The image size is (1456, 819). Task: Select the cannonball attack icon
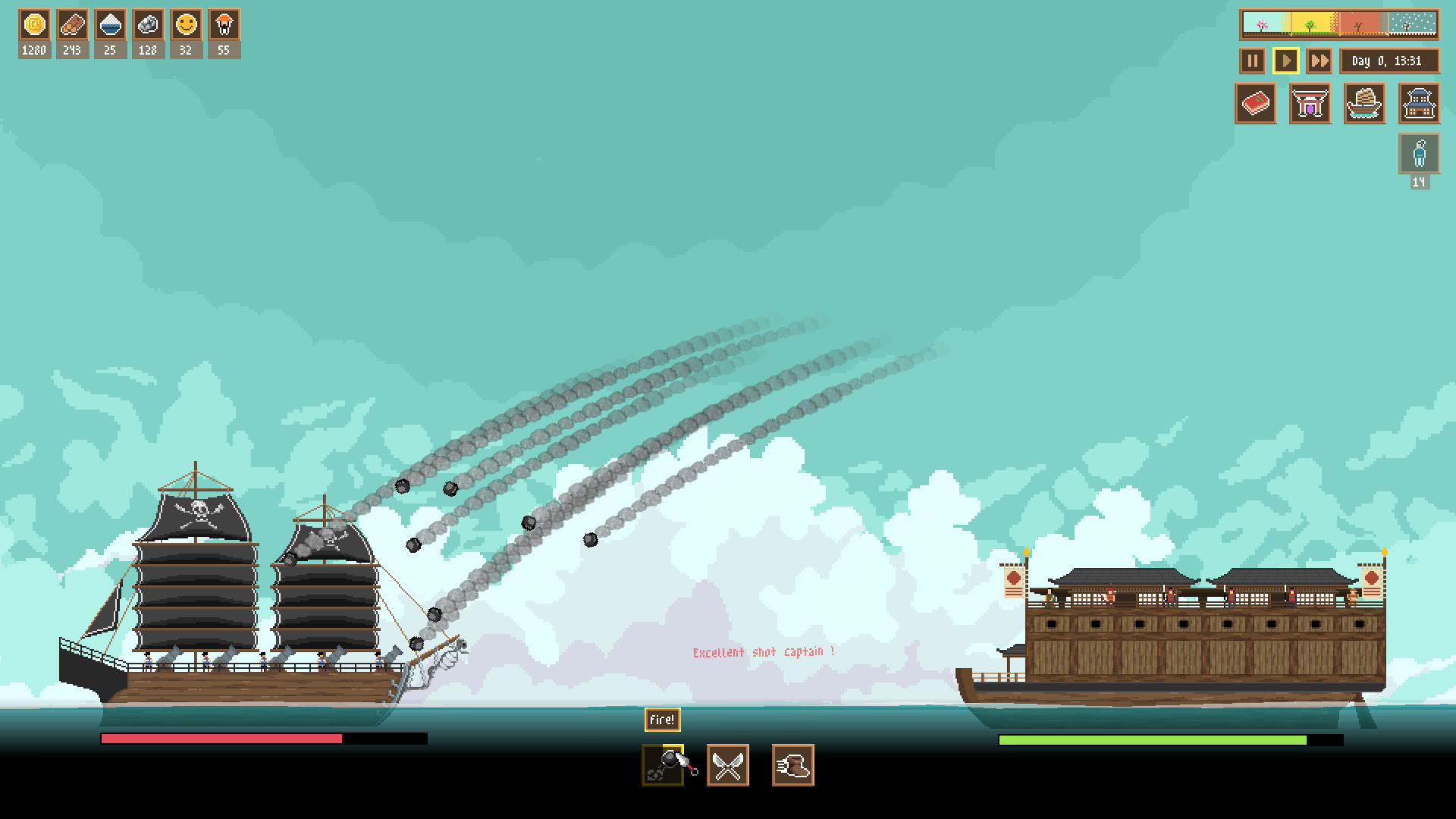point(662,765)
